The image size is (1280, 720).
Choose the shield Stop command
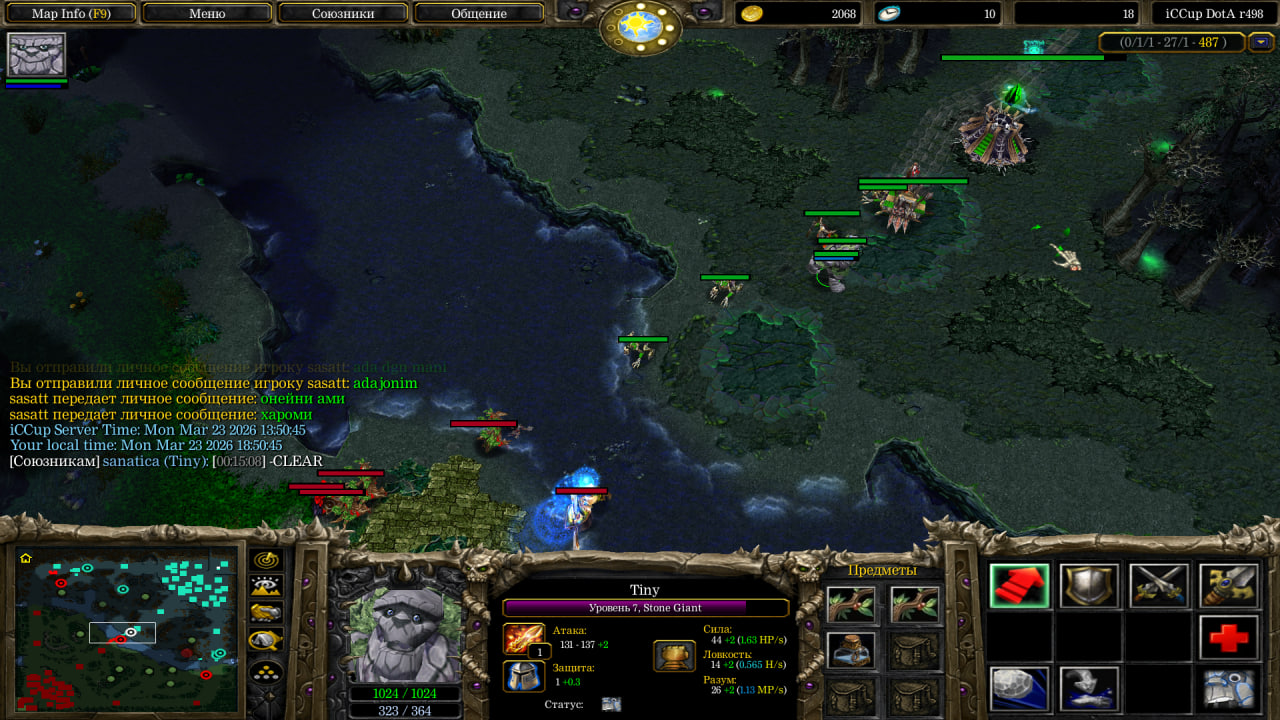[1089, 586]
